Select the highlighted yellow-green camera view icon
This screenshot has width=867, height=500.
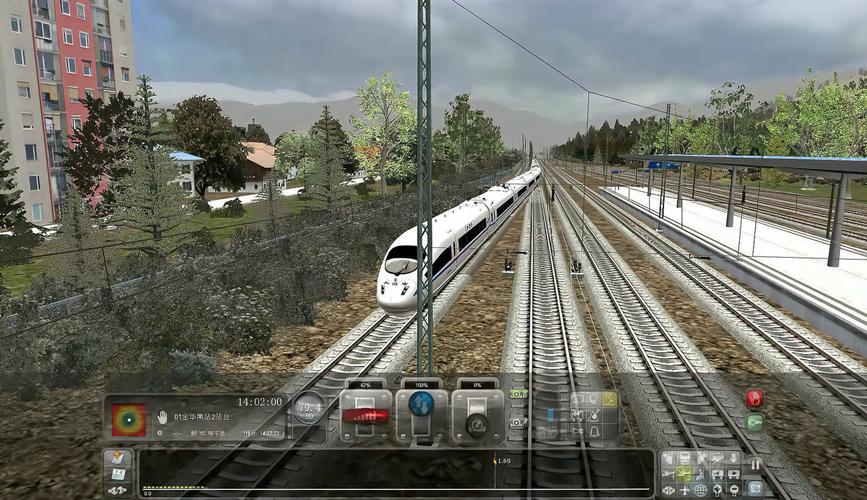pos(684,473)
